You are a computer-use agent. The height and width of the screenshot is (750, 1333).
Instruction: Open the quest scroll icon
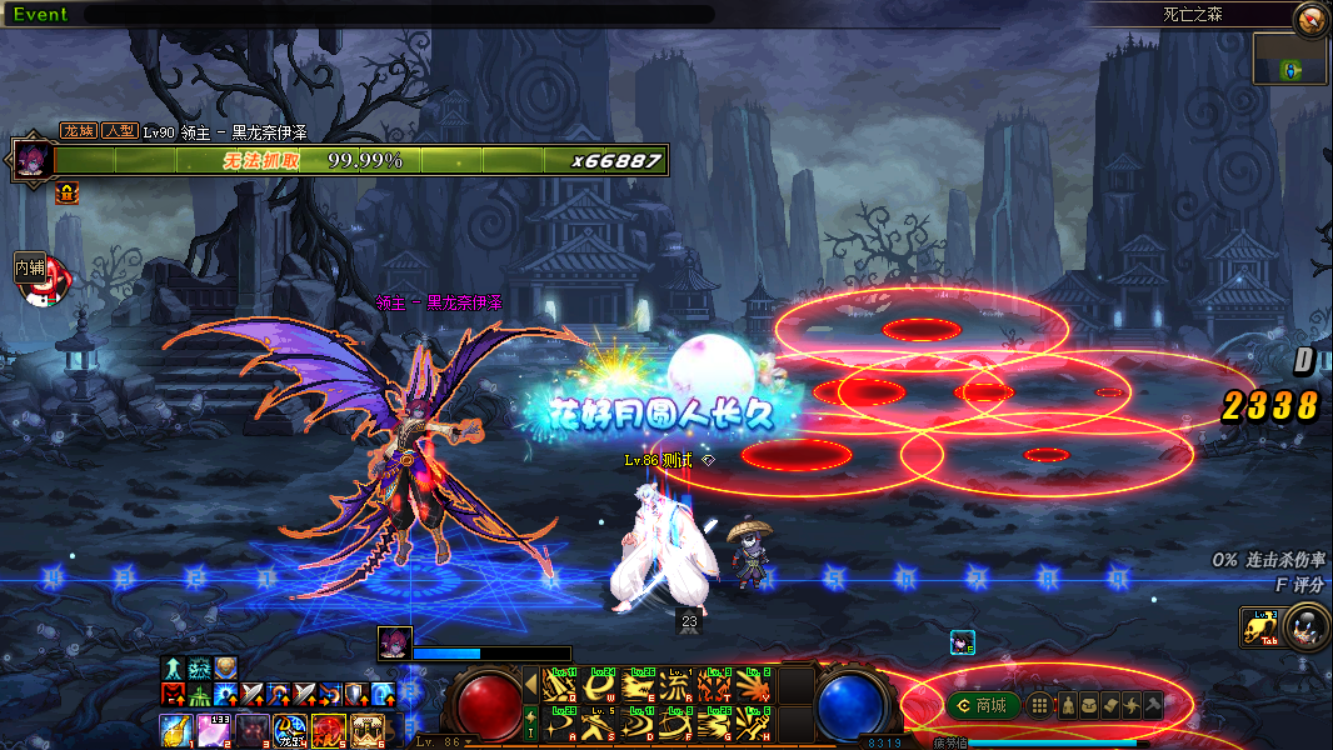pyautogui.click(x=1110, y=706)
